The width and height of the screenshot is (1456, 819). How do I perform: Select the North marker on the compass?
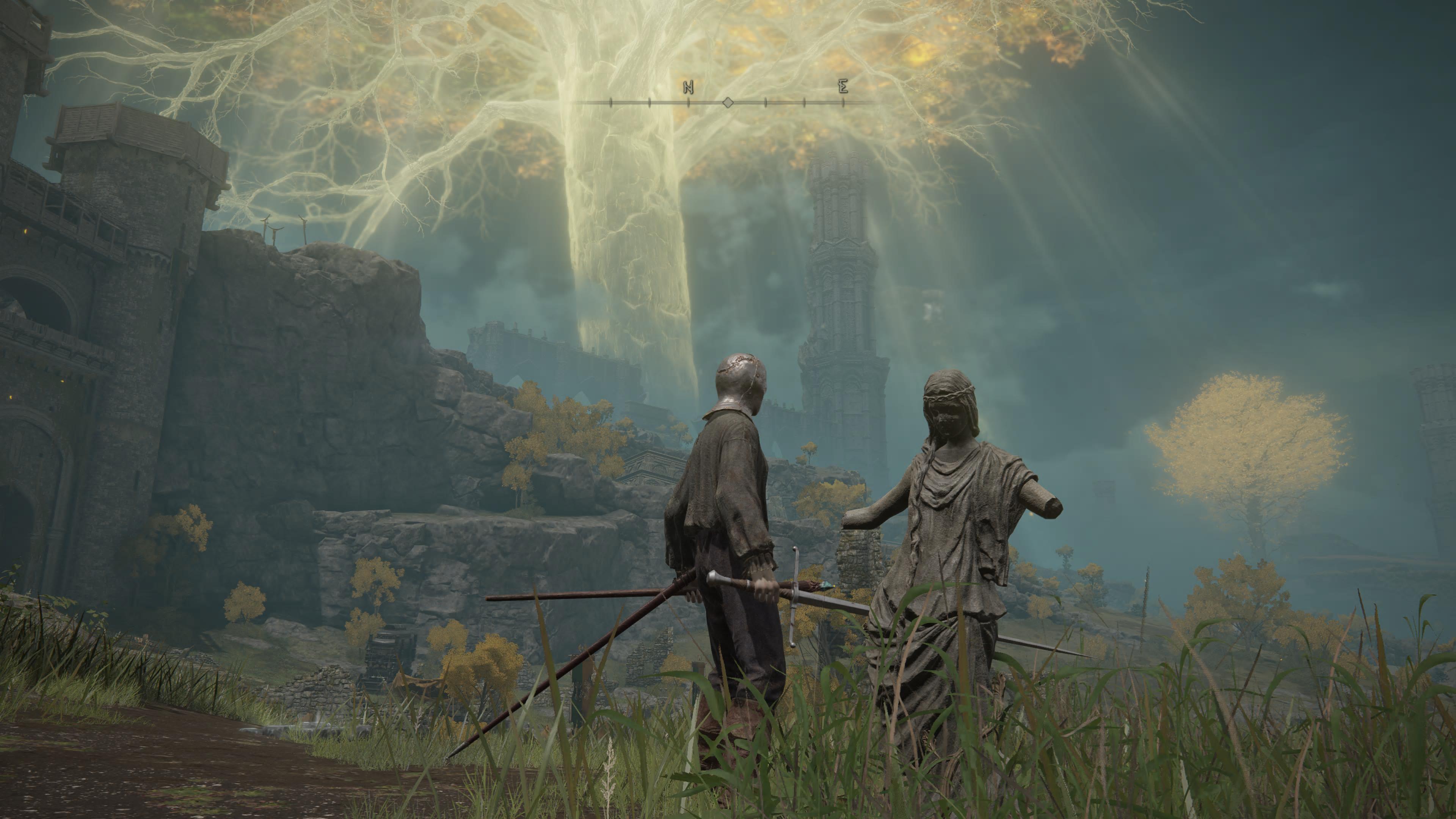688,88
